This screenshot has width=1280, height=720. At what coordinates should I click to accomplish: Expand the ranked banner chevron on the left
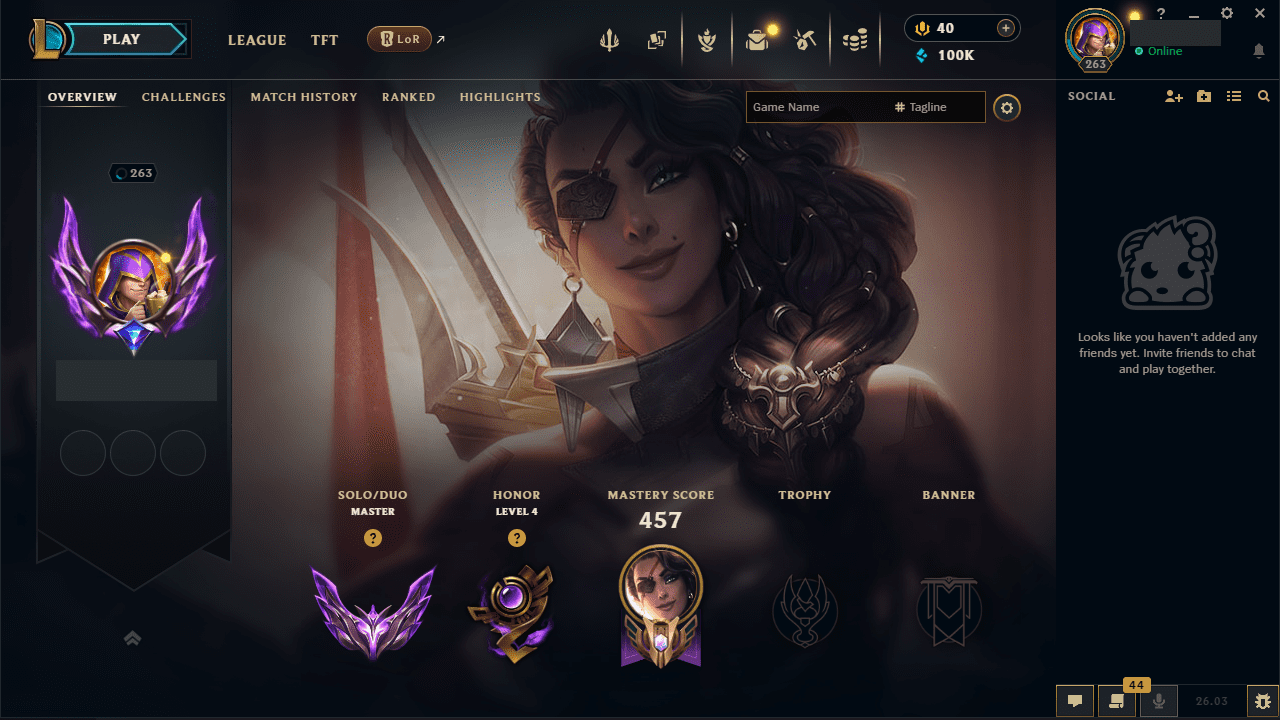click(x=133, y=637)
